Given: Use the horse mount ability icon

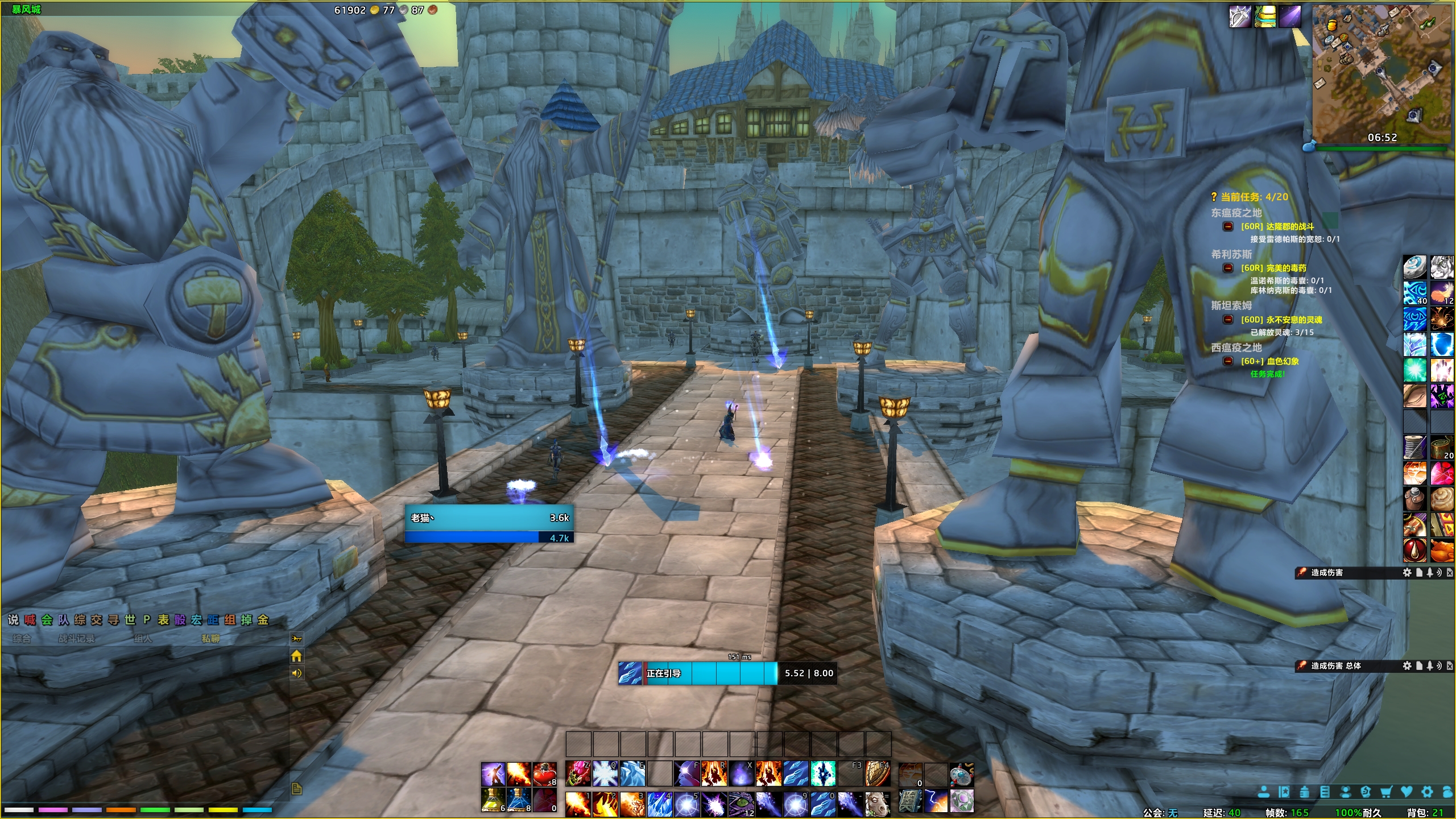Looking at the screenshot, I should coord(878,804).
